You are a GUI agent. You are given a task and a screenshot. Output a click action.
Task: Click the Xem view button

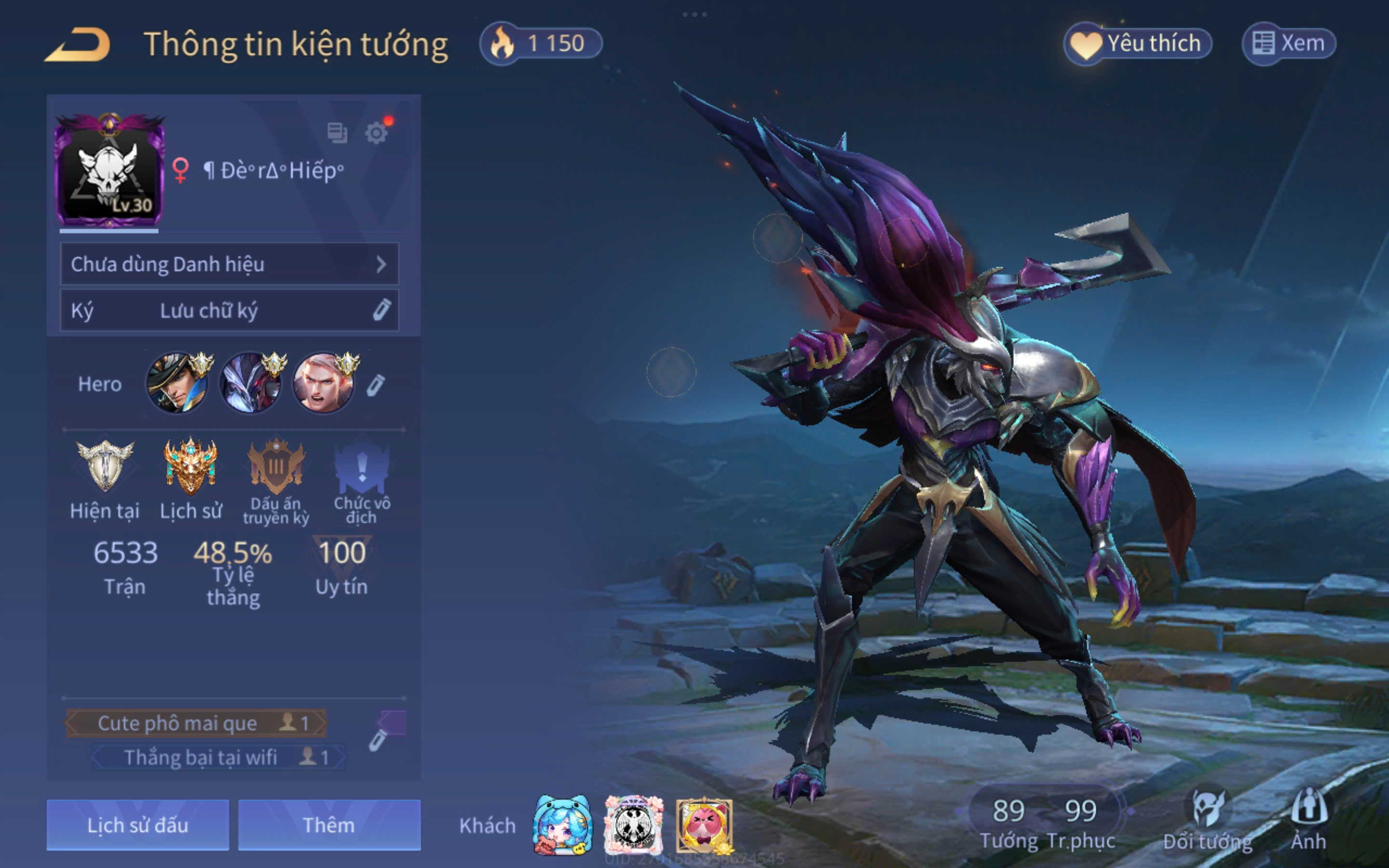click(x=1289, y=43)
